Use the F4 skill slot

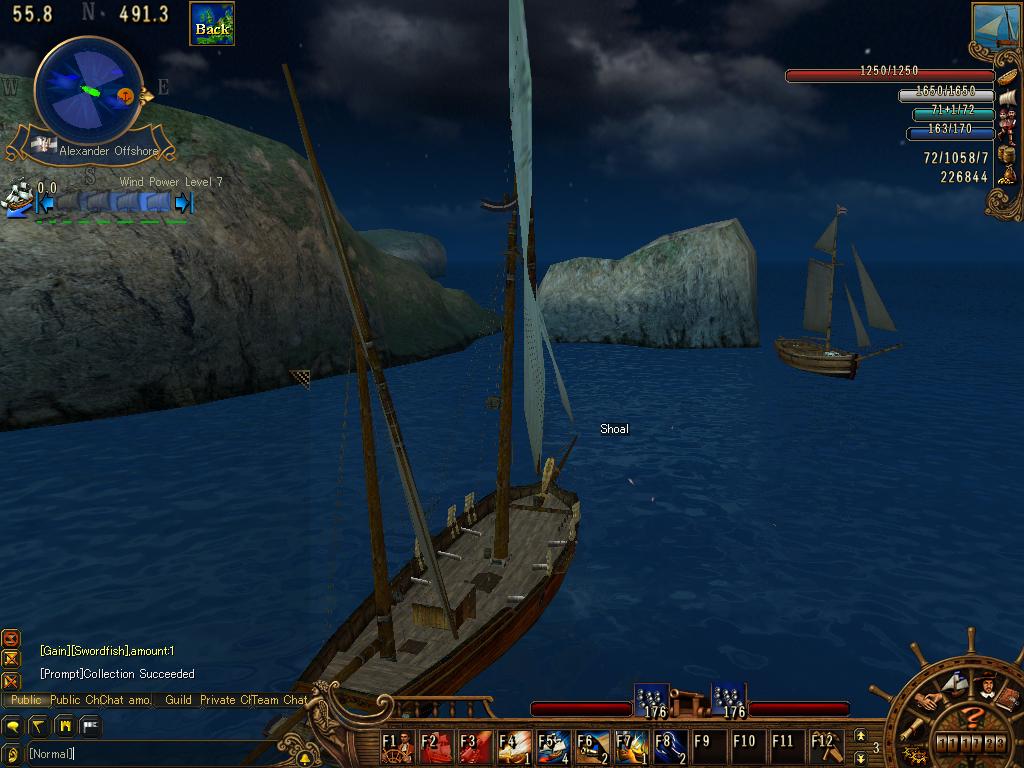tap(515, 747)
